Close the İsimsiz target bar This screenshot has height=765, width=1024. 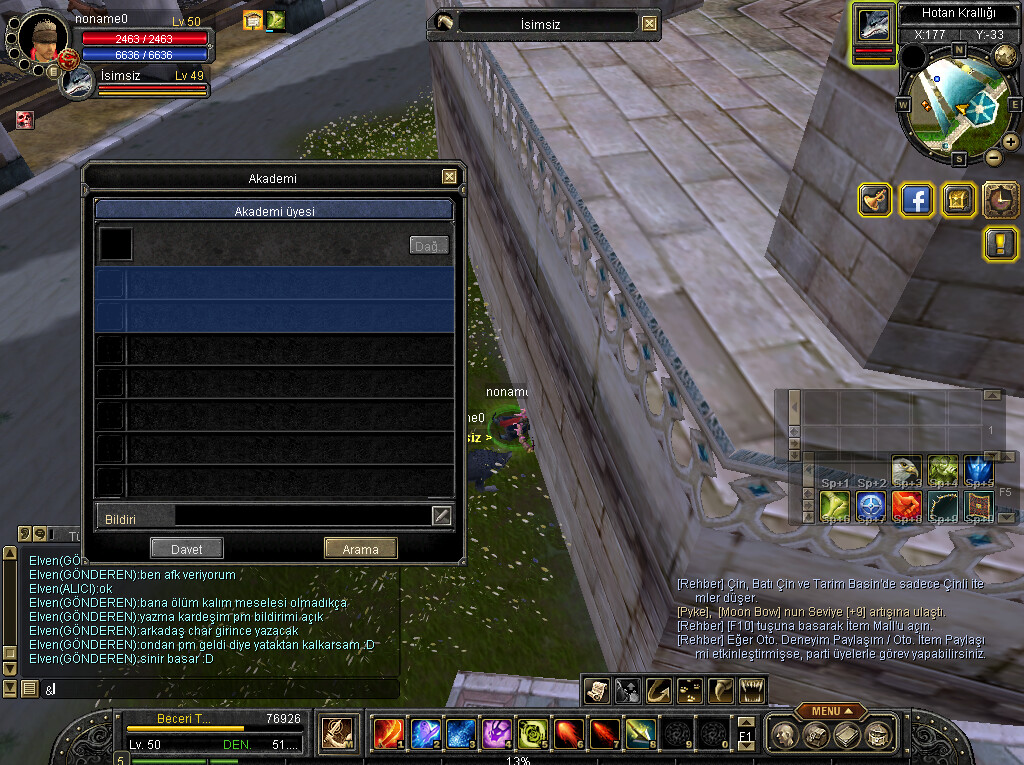click(650, 23)
